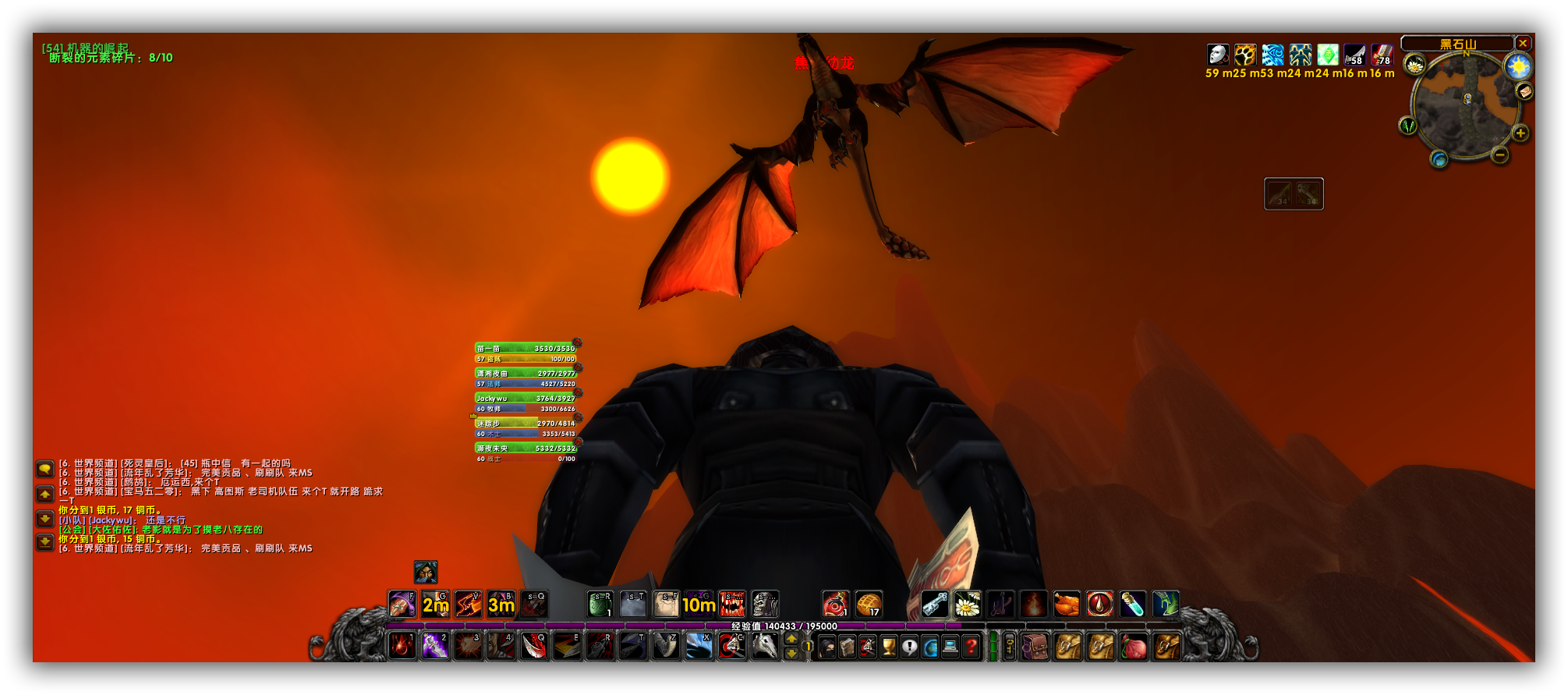This screenshot has height=695, width=1568.
Task: Click the mail envelope icon by the minimap
Action: point(1525,92)
